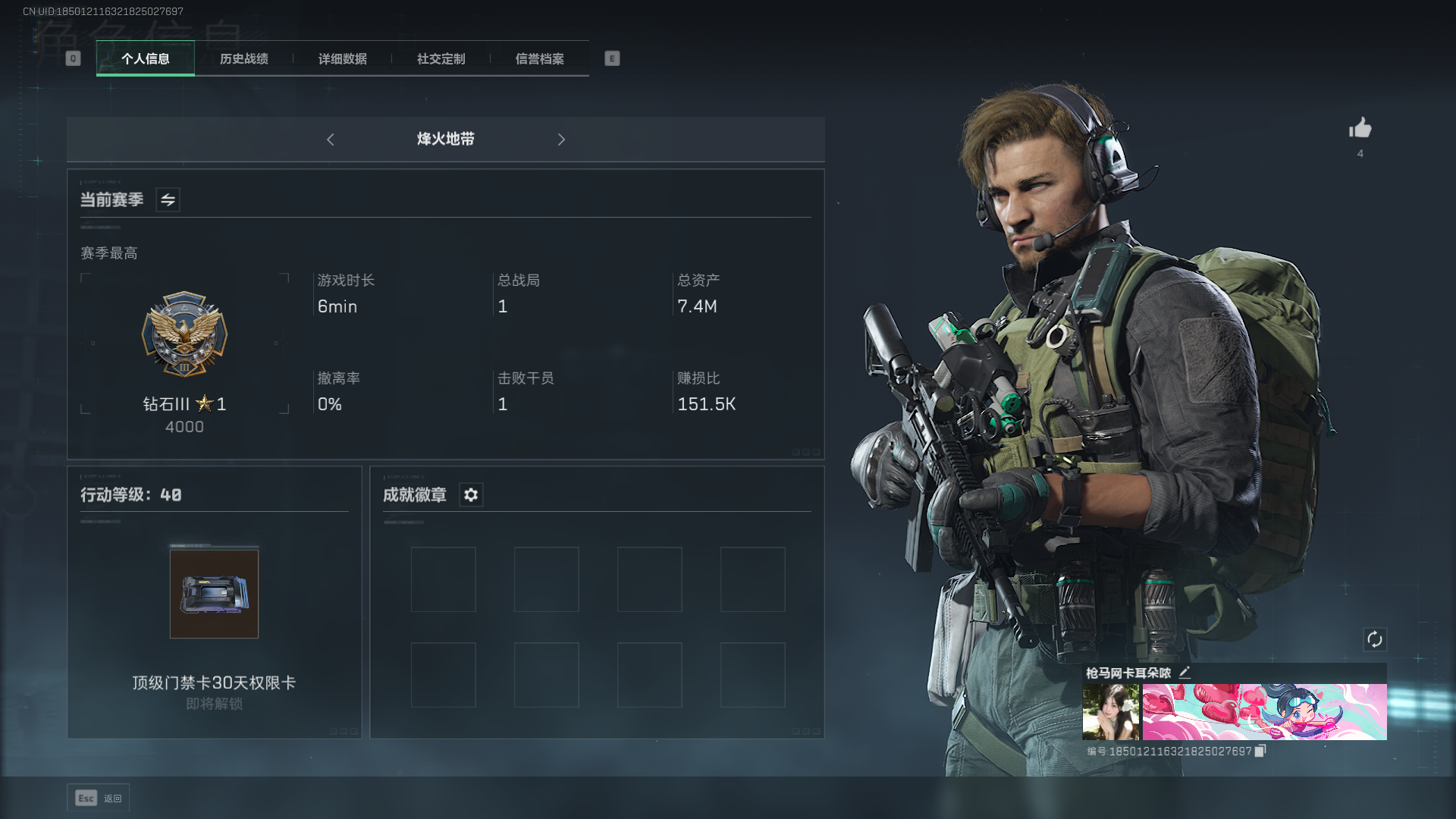Give a thumbs-up like to this player

(1360, 128)
